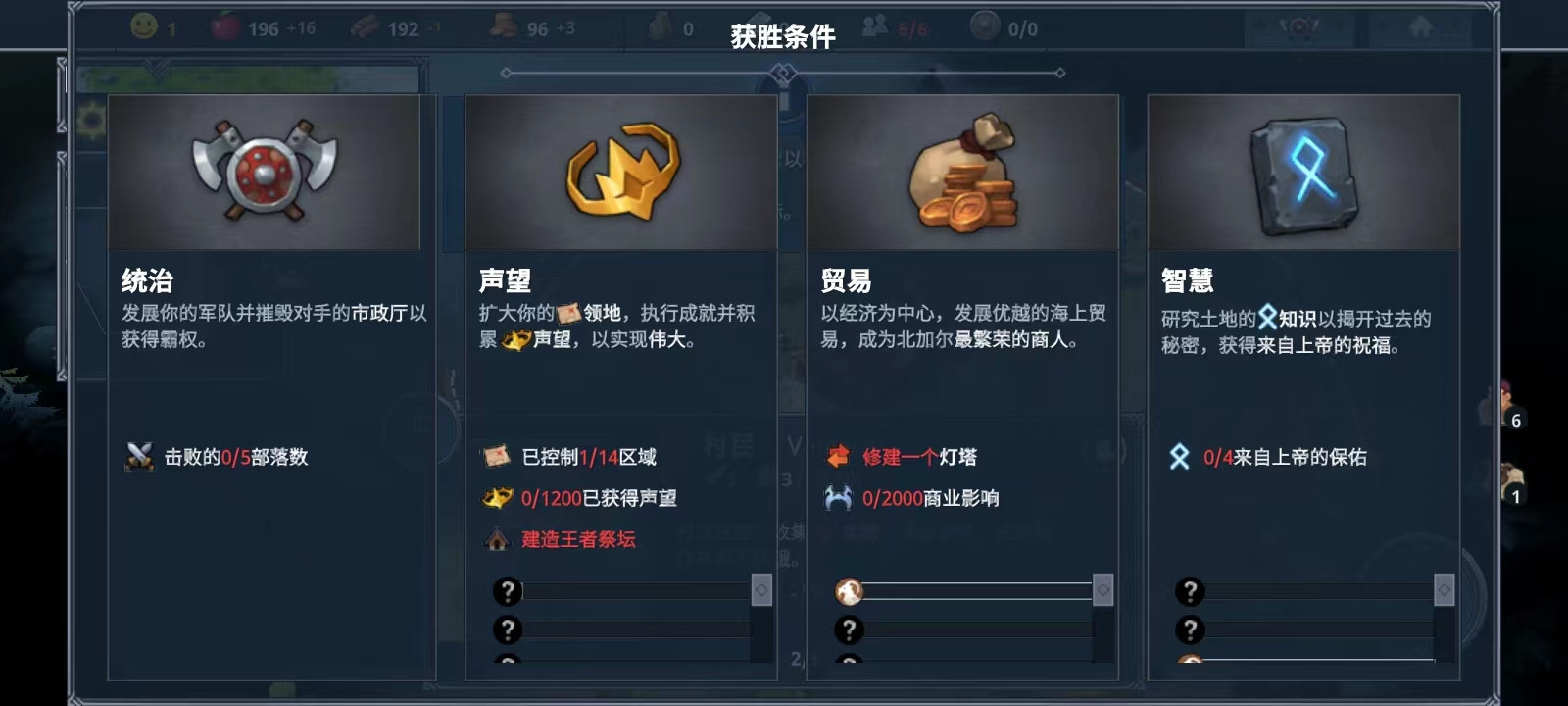Click the wood resource icon showing 192

pyautogui.click(x=364, y=28)
